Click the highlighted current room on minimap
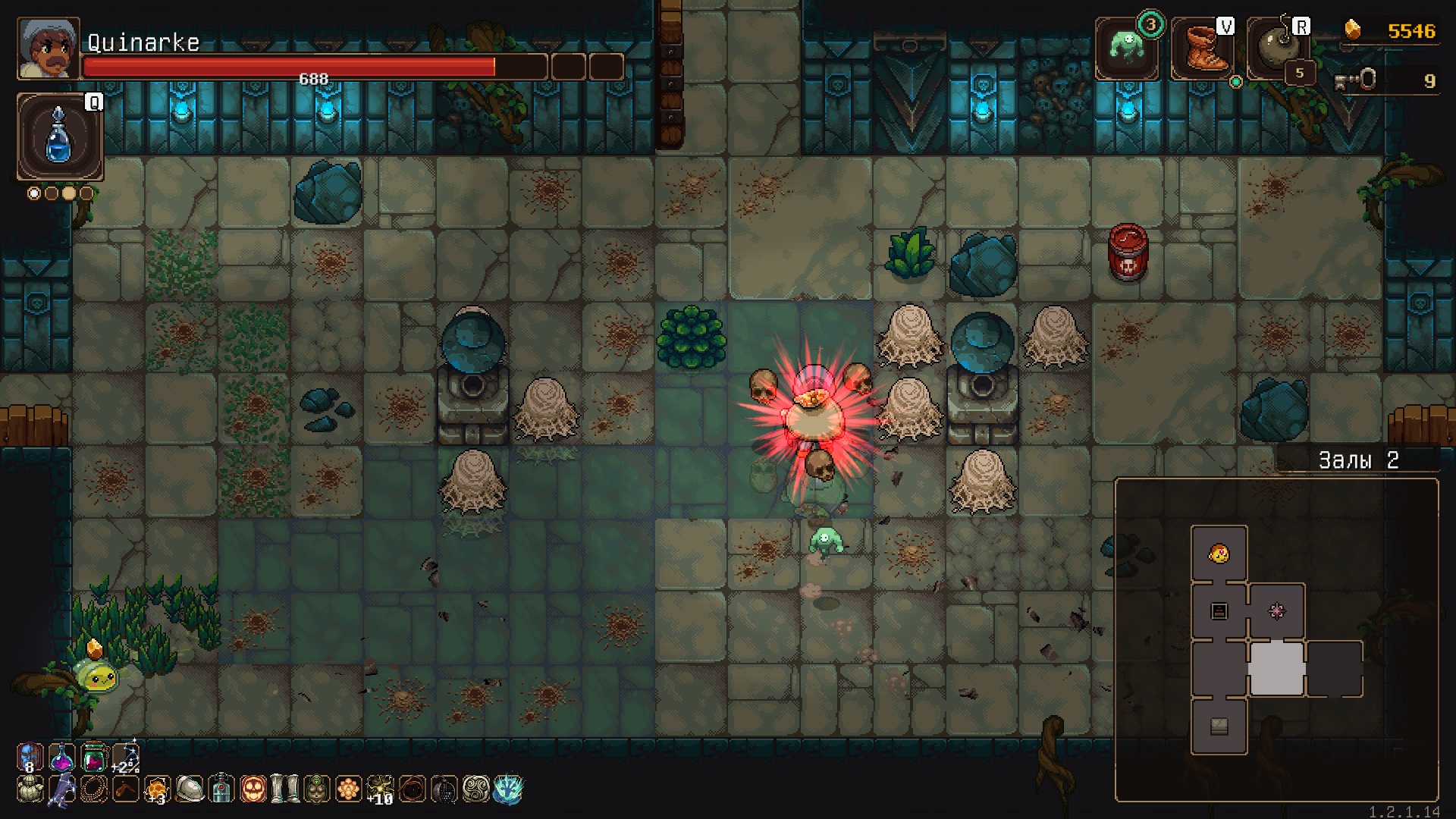Screen dimensions: 1456x819 coord(1277,668)
